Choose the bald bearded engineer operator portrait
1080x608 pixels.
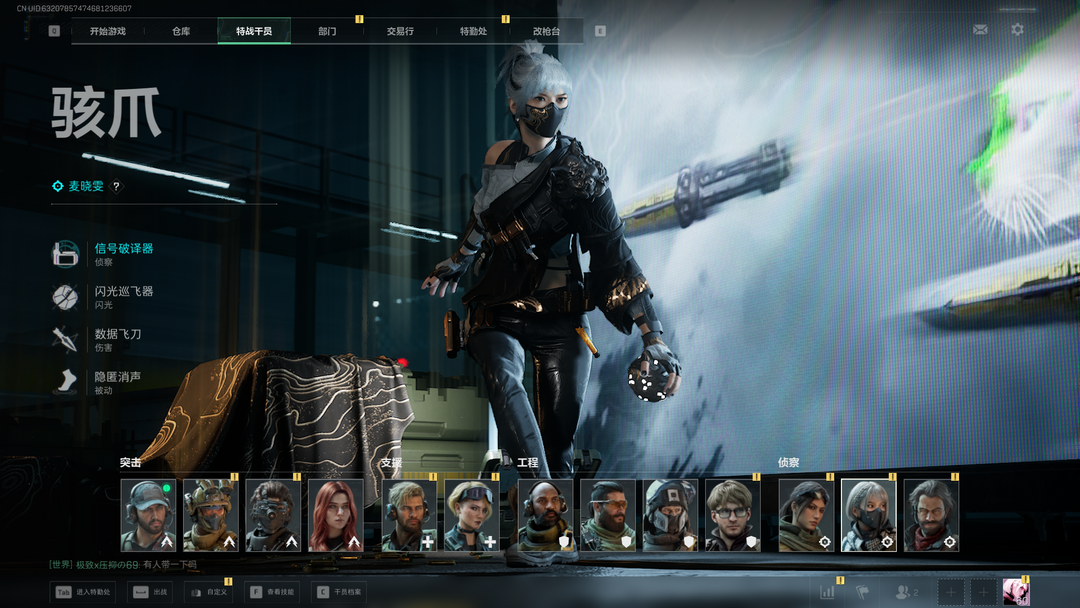[545, 515]
